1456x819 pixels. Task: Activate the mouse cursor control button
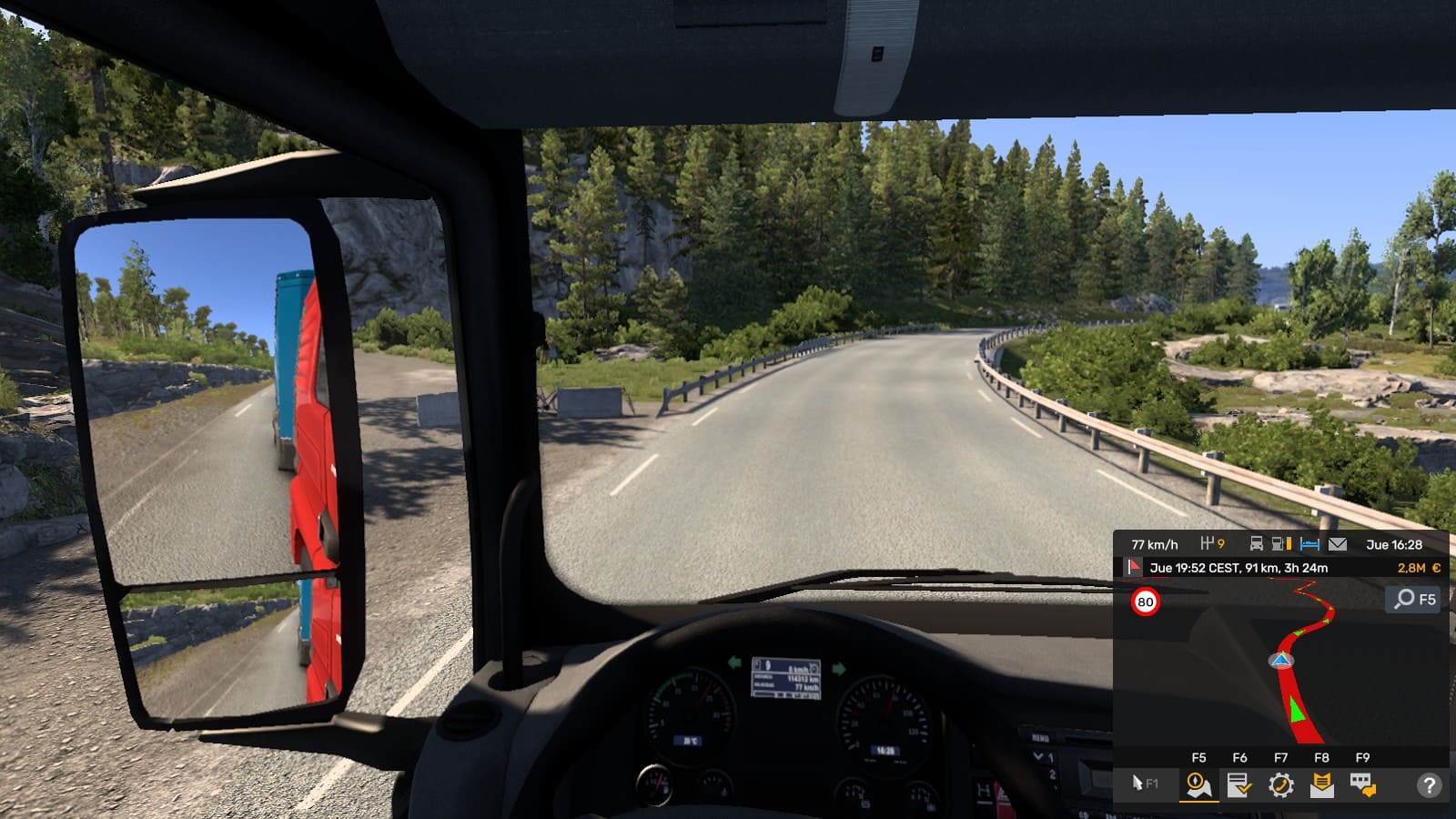point(1144,784)
